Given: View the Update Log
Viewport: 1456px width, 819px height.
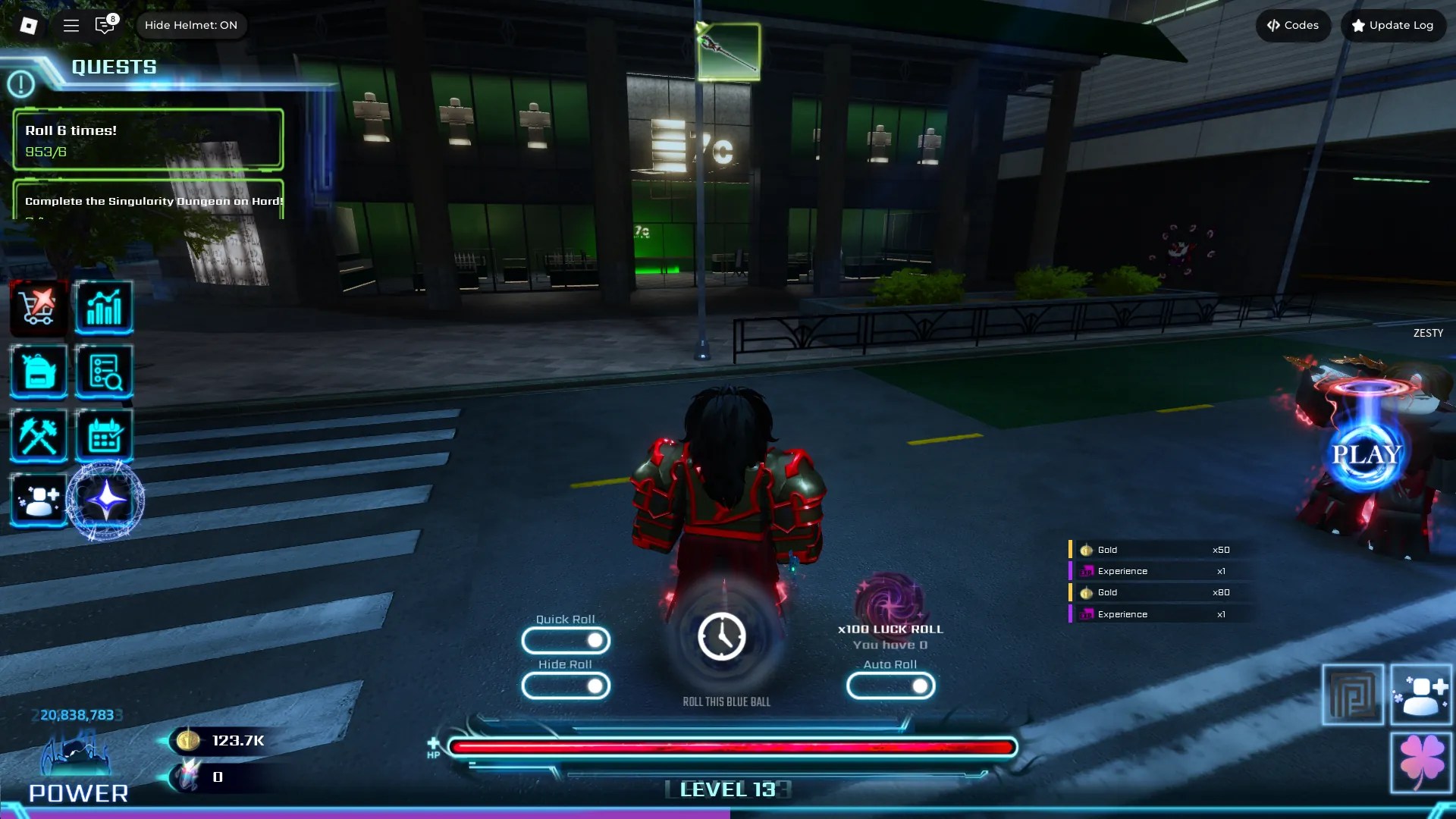Looking at the screenshot, I should tap(1393, 25).
